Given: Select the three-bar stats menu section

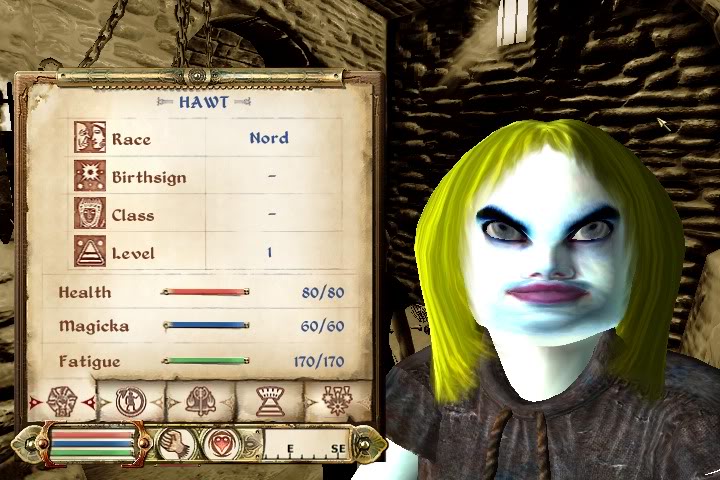Looking at the screenshot, I should click(x=92, y=442).
